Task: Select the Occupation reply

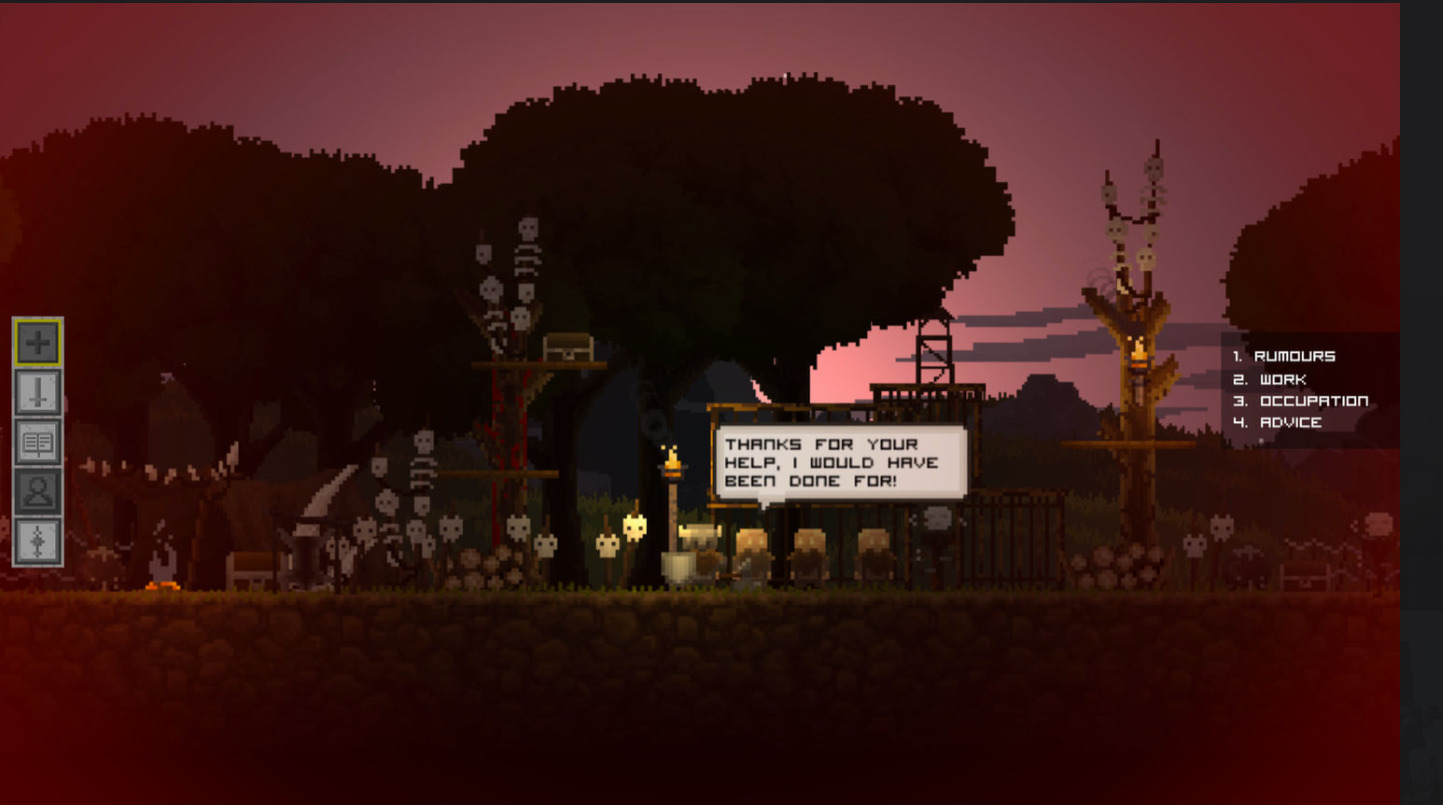Action: point(1313,401)
